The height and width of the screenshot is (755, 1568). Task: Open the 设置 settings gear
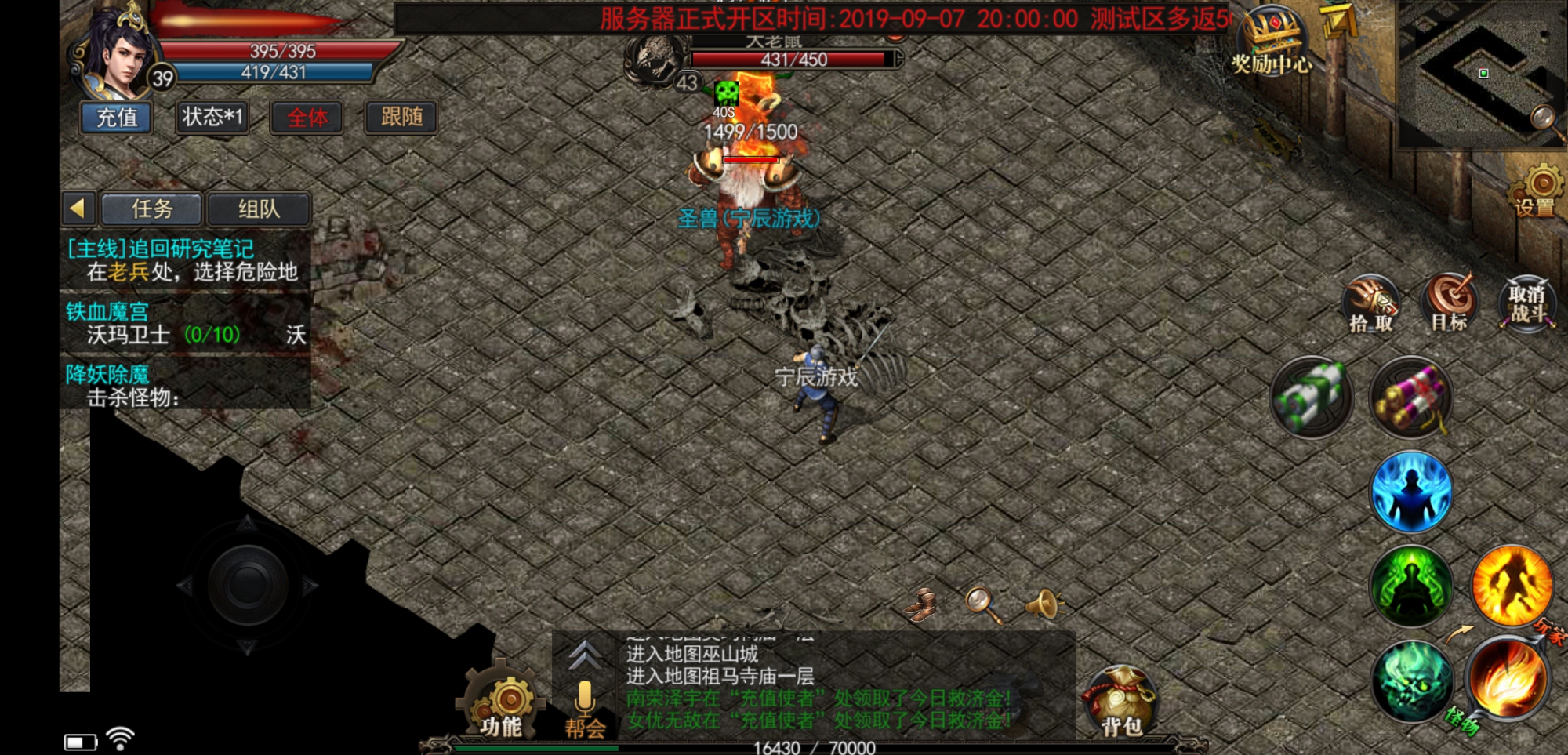1540,190
